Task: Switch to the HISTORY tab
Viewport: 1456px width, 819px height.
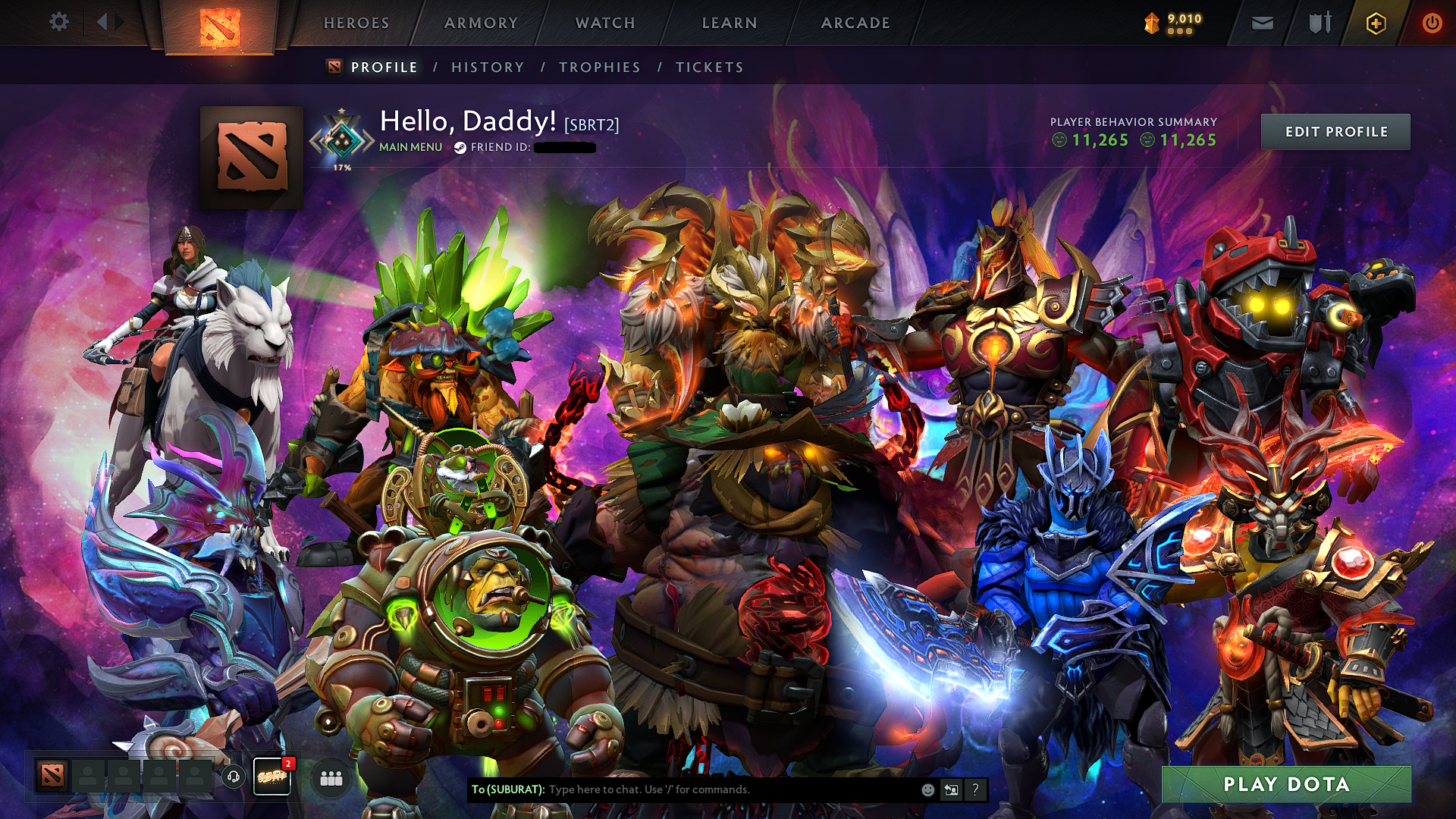Action: (486, 67)
